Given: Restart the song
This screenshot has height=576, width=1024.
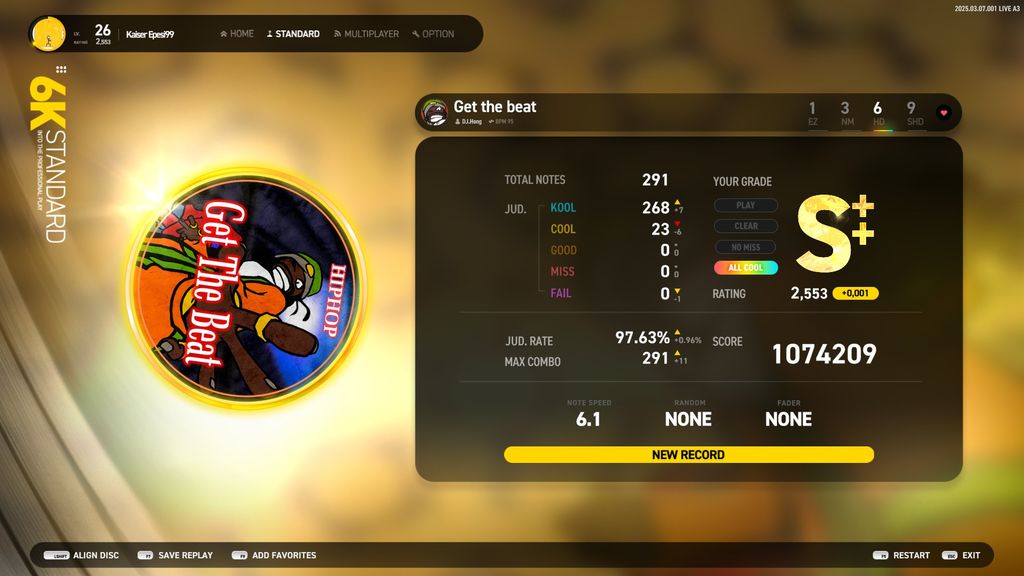Looking at the screenshot, I should click(901, 555).
